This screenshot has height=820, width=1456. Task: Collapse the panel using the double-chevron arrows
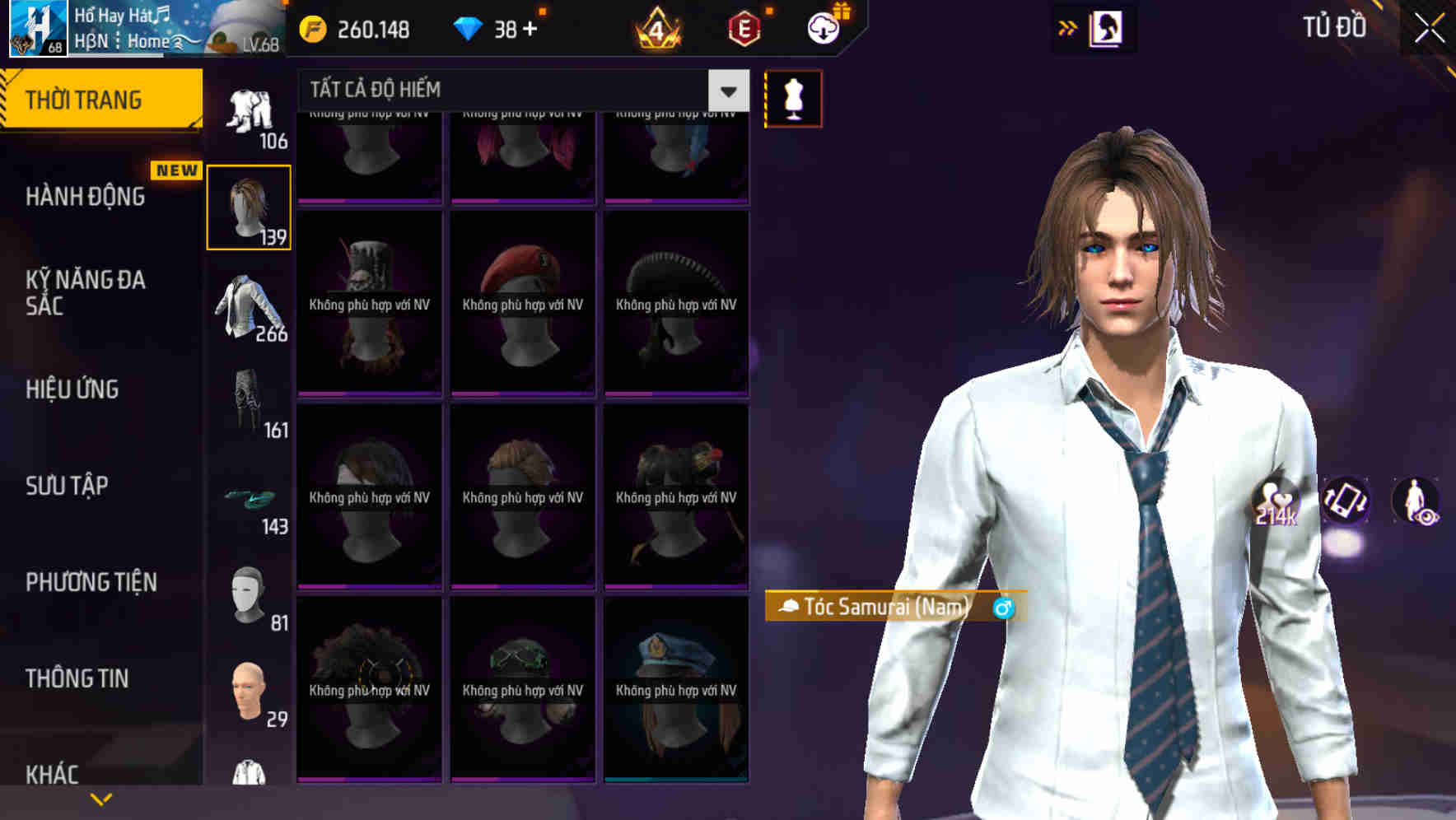(x=1068, y=27)
